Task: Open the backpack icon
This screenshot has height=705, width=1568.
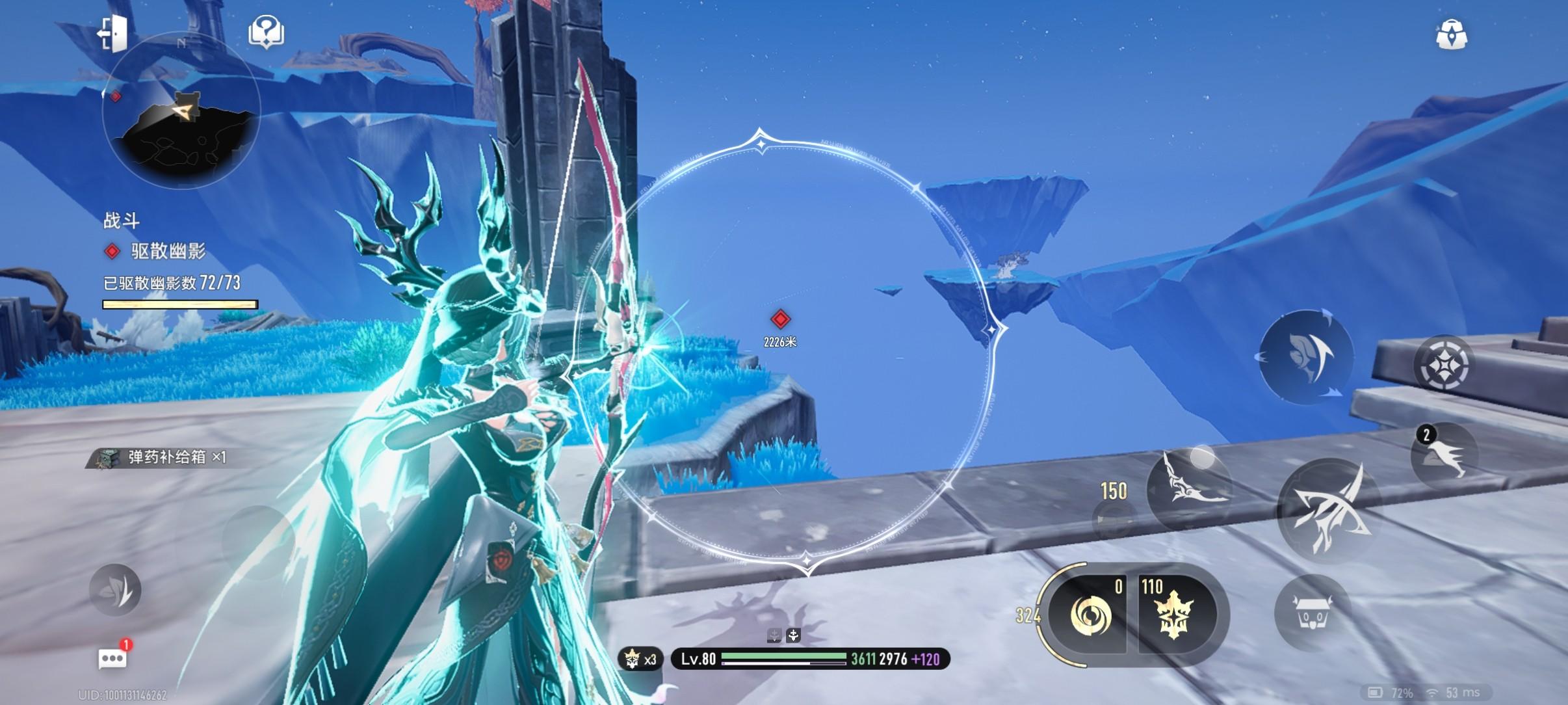Action: (x=1451, y=34)
